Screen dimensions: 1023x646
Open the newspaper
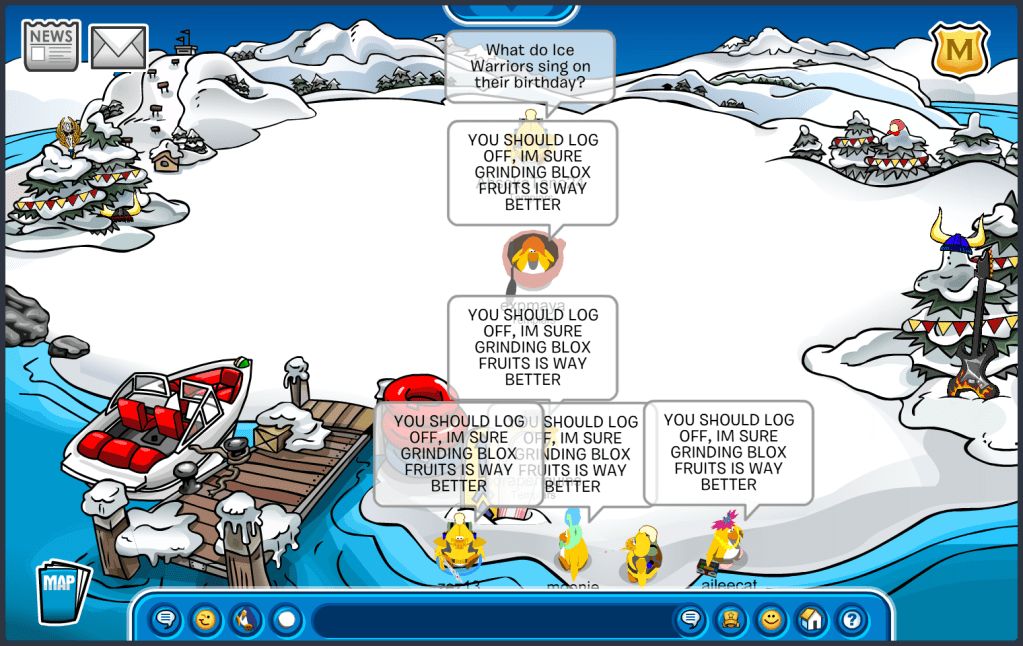52,46
